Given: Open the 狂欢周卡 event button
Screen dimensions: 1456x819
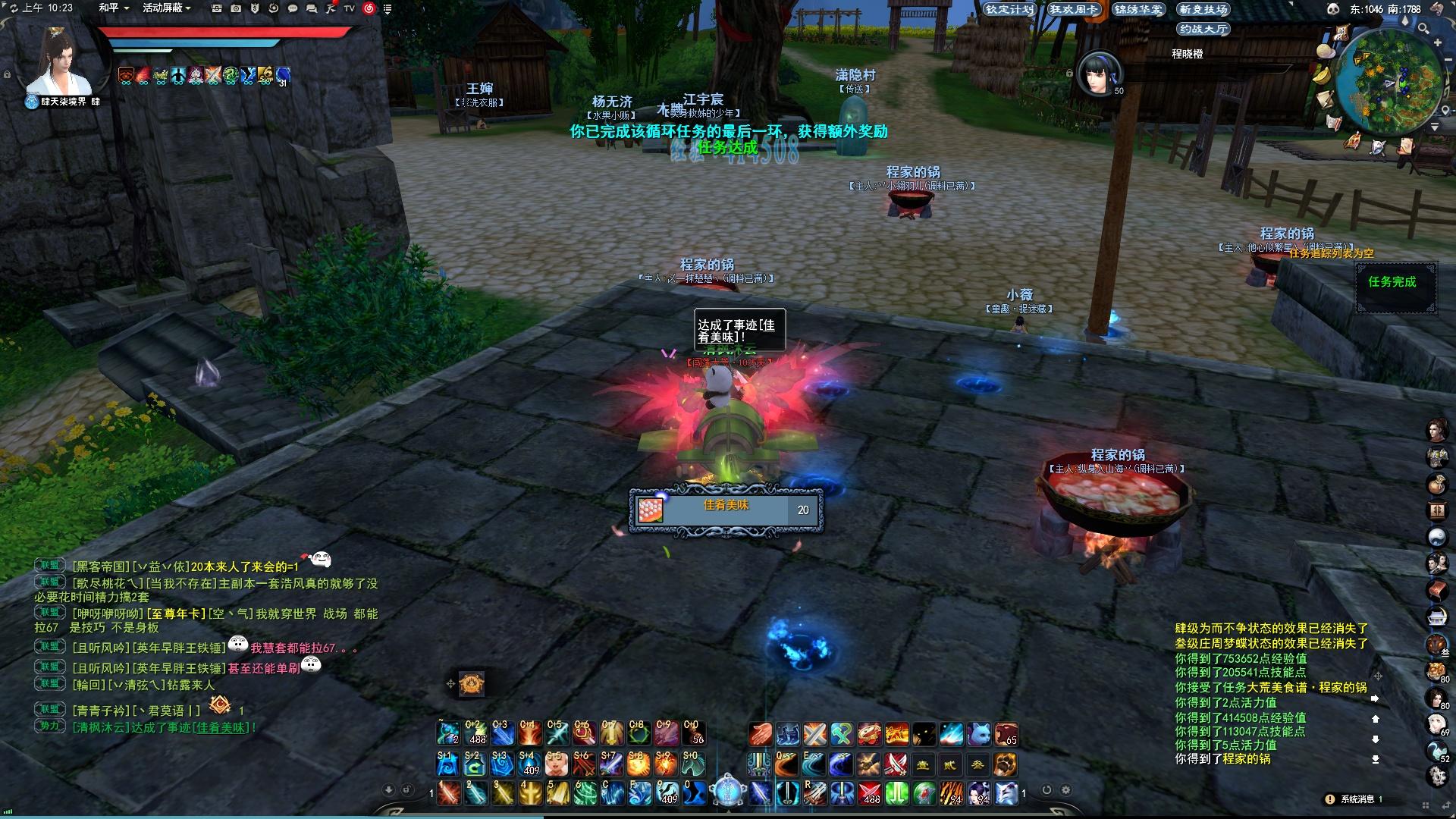Looking at the screenshot, I should click(1074, 9).
